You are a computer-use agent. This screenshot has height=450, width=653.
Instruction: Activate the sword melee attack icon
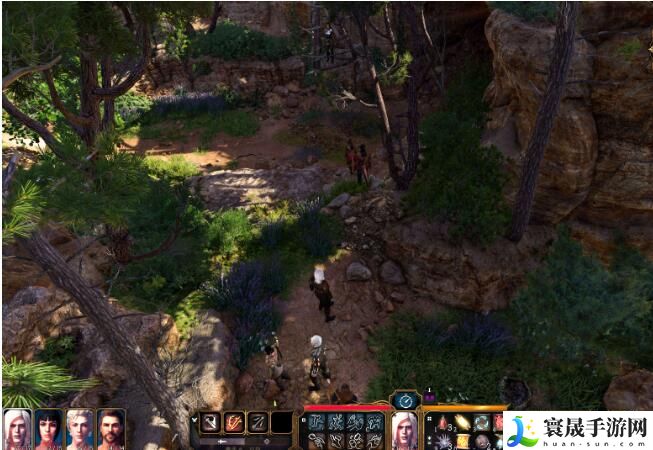point(211,422)
